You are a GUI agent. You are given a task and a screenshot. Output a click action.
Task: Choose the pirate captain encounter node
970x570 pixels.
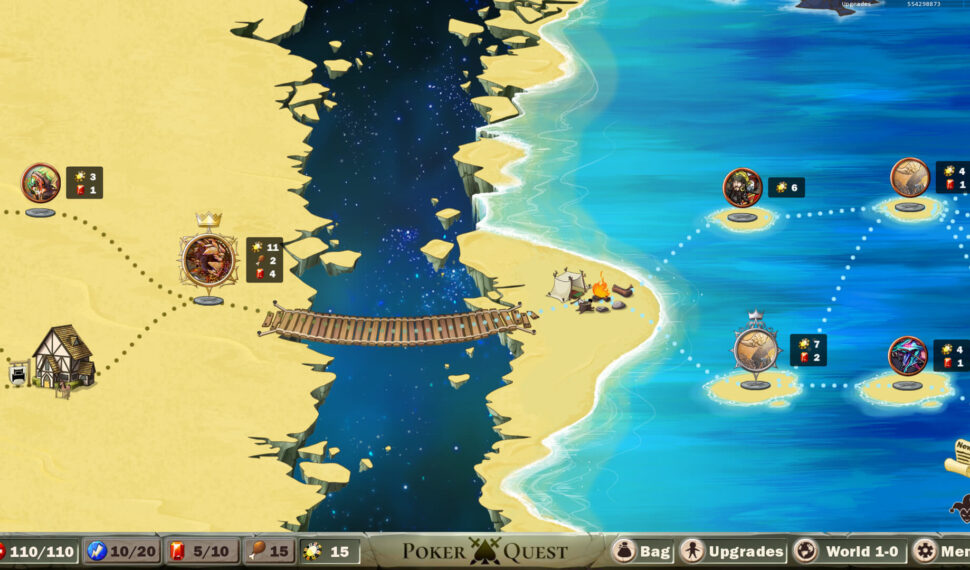tap(742, 188)
